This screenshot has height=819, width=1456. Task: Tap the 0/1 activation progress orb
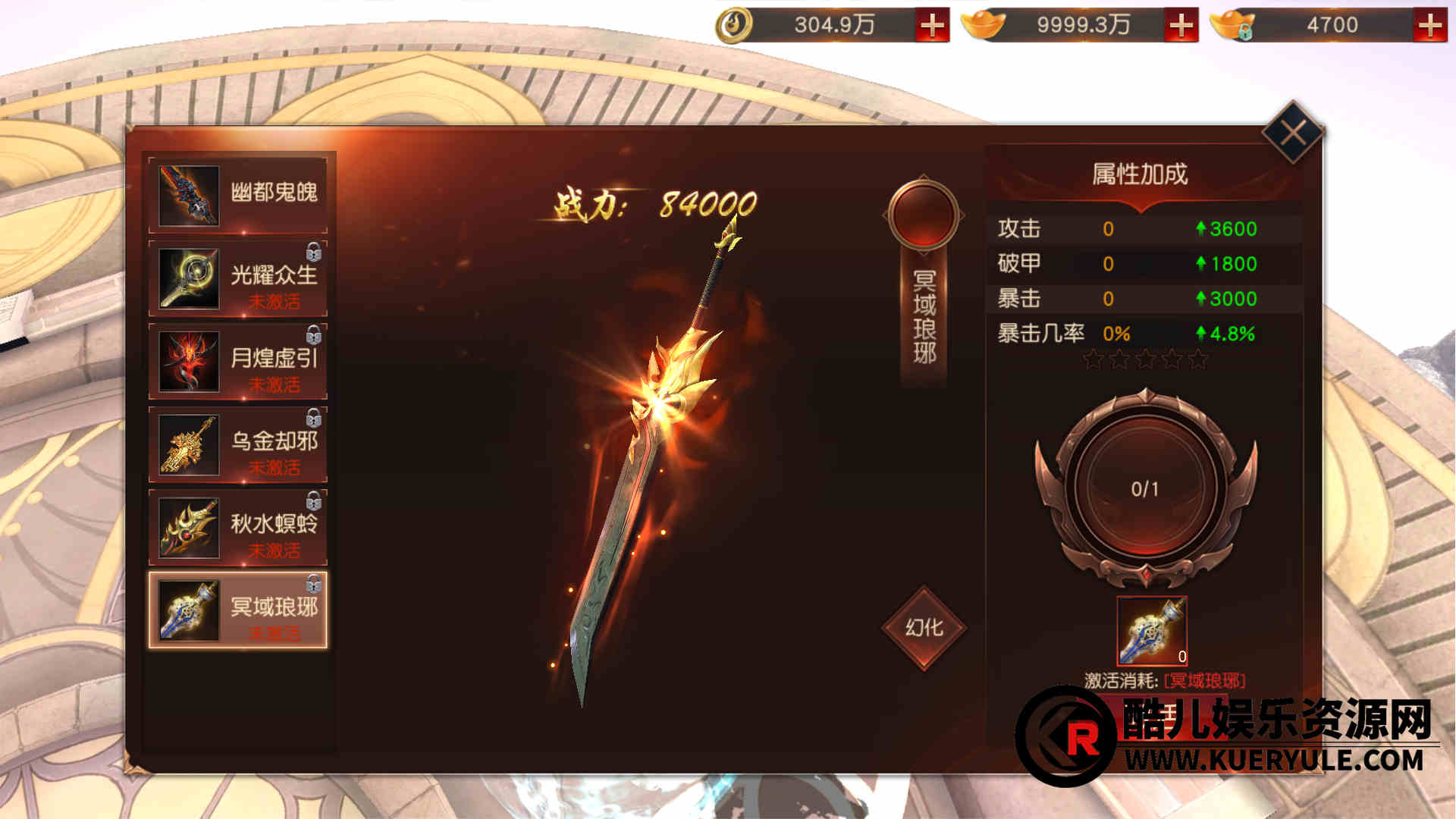pyautogui.click(x=1145, y=489)
